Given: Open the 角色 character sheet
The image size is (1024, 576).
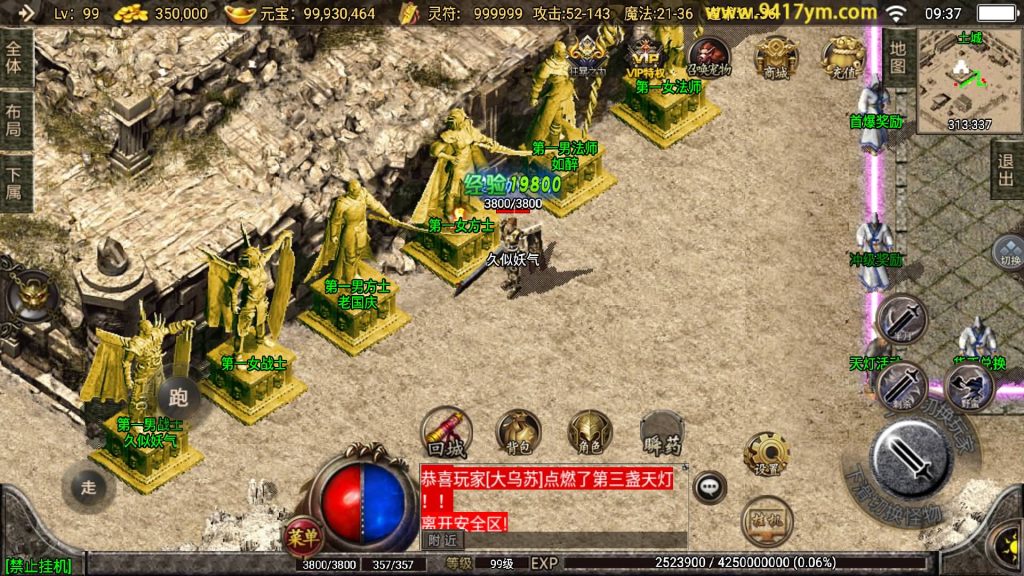Looking at the screenshot, I should pos(590,431).
